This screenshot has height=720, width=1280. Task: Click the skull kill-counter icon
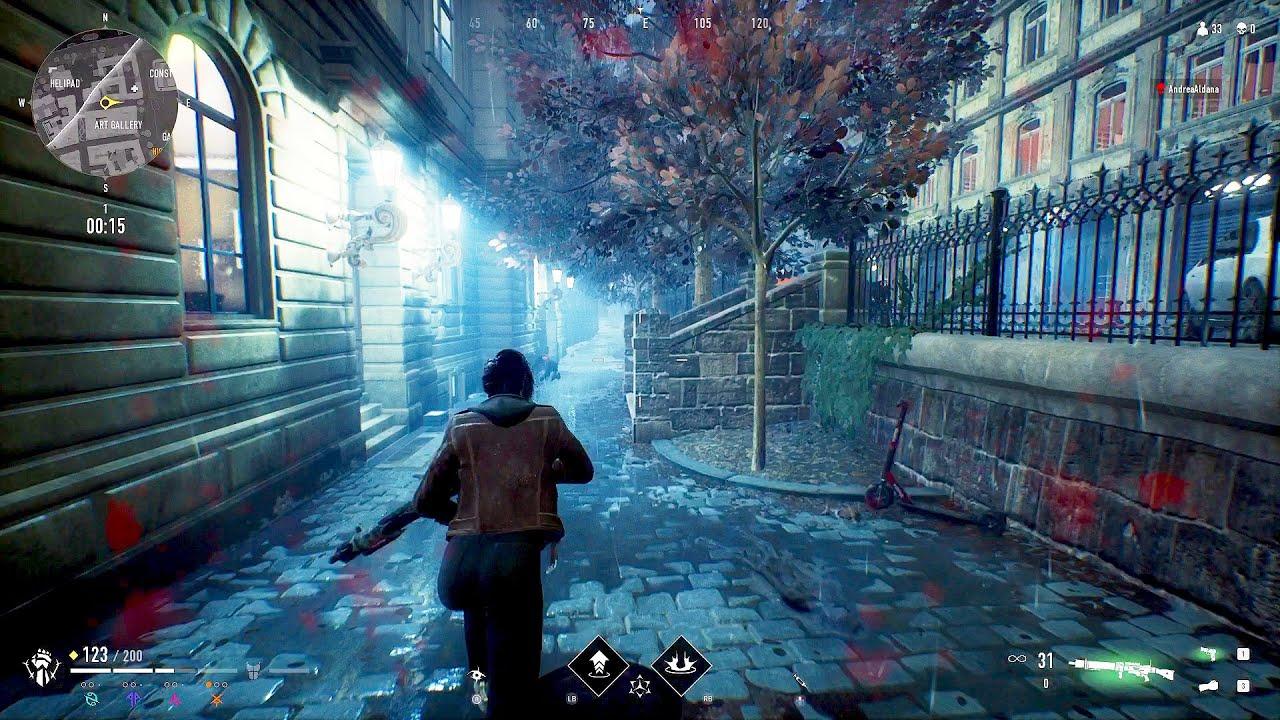pos(1242,28)
